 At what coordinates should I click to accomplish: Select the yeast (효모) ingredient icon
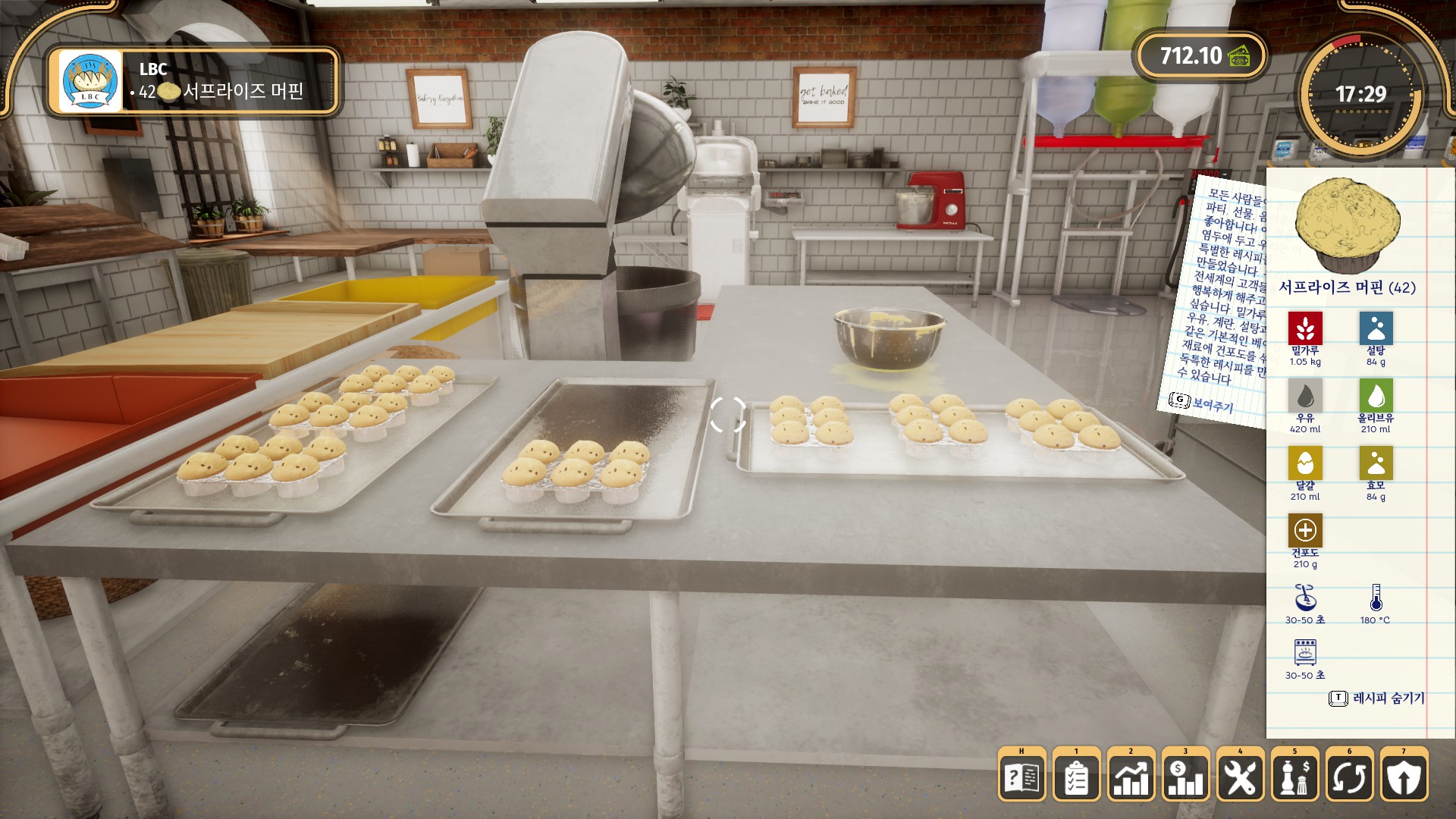pos(1376,463)
